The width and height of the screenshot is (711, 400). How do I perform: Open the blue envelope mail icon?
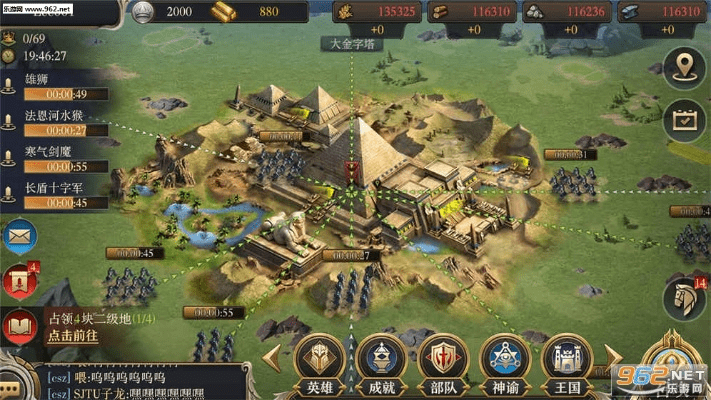(x=19, y=237)
